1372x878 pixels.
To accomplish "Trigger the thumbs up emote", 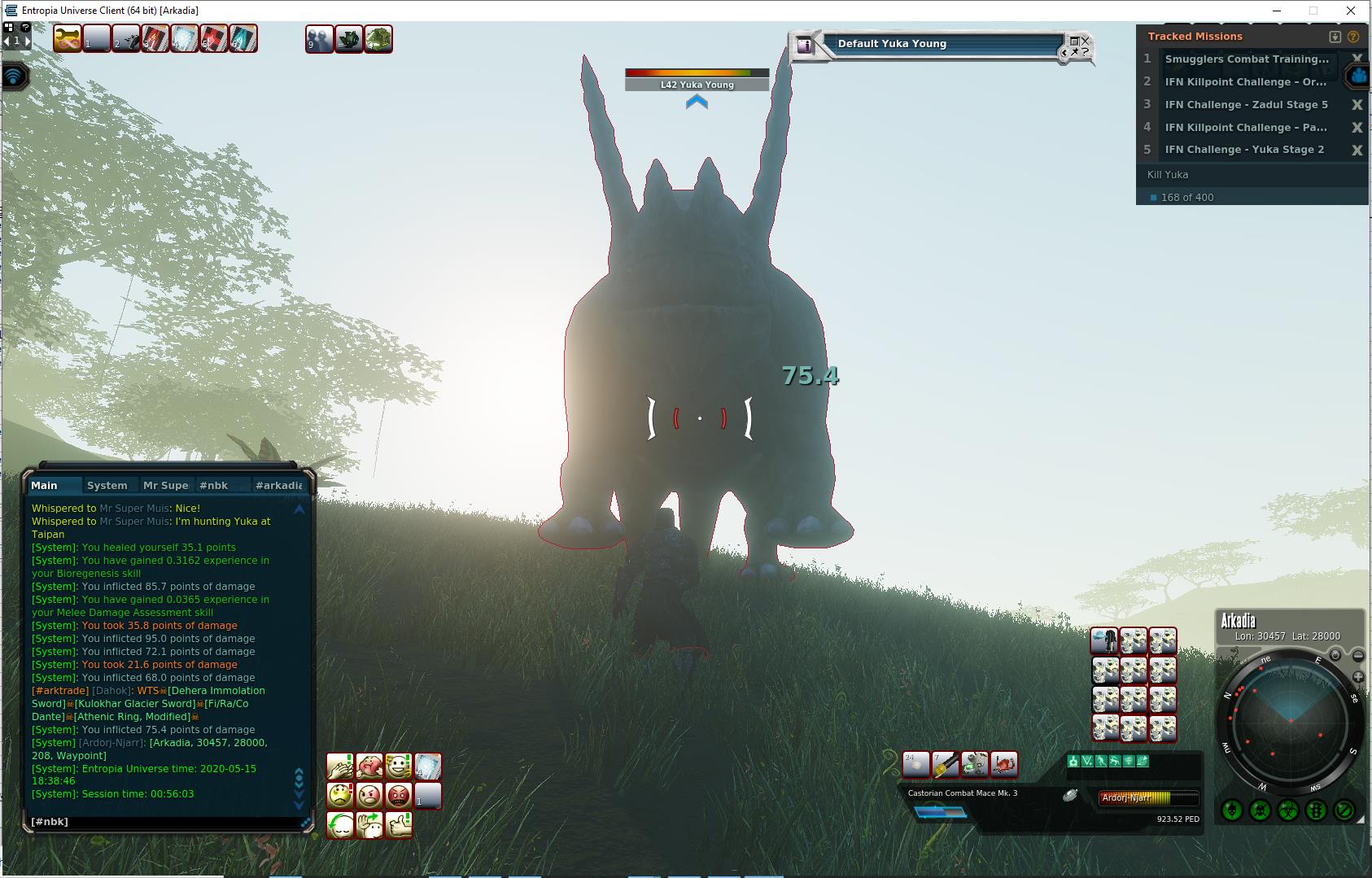I will pyautogui.click(x=399, y=824).
